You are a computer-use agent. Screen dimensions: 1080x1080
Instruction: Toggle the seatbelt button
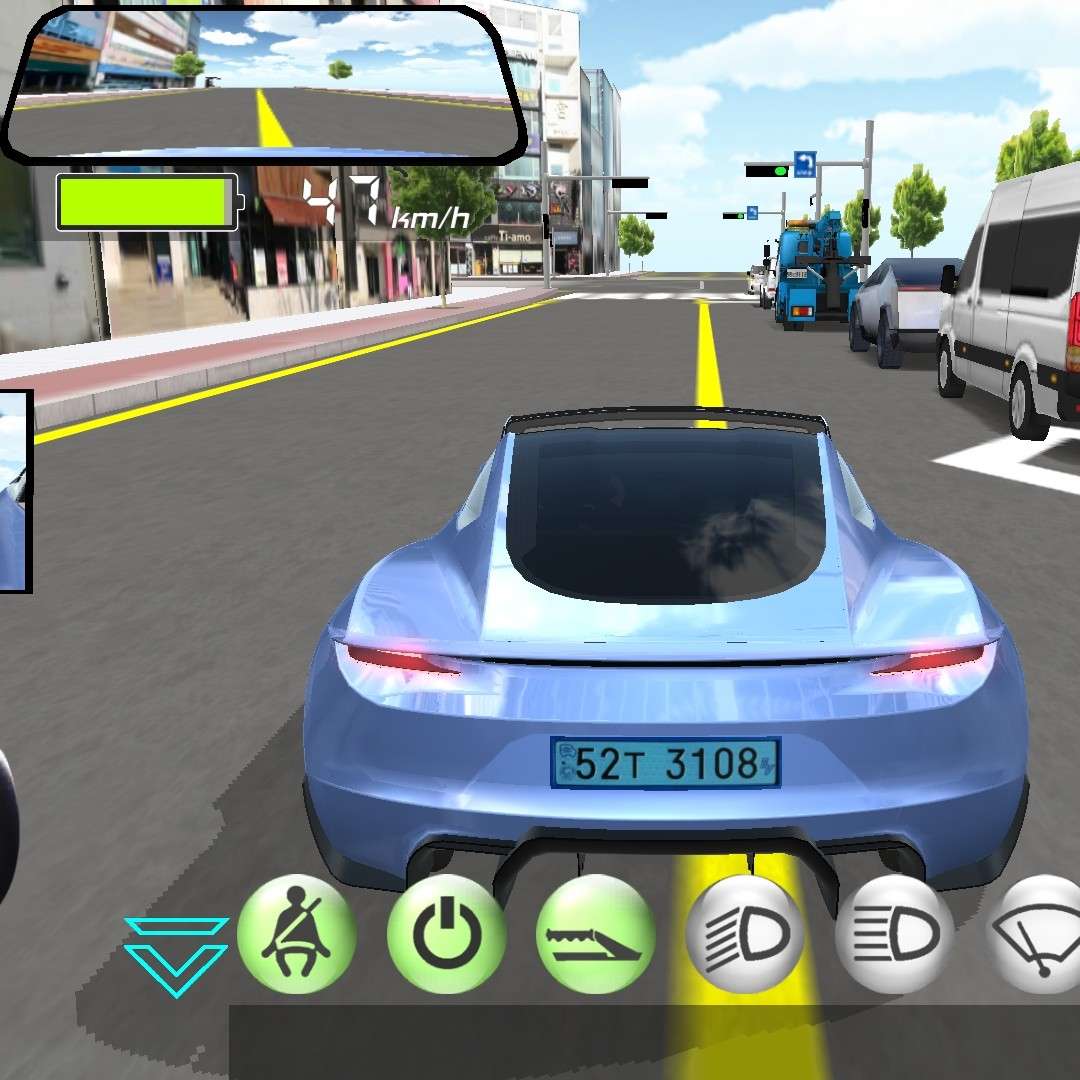click(x=296, y=934)
